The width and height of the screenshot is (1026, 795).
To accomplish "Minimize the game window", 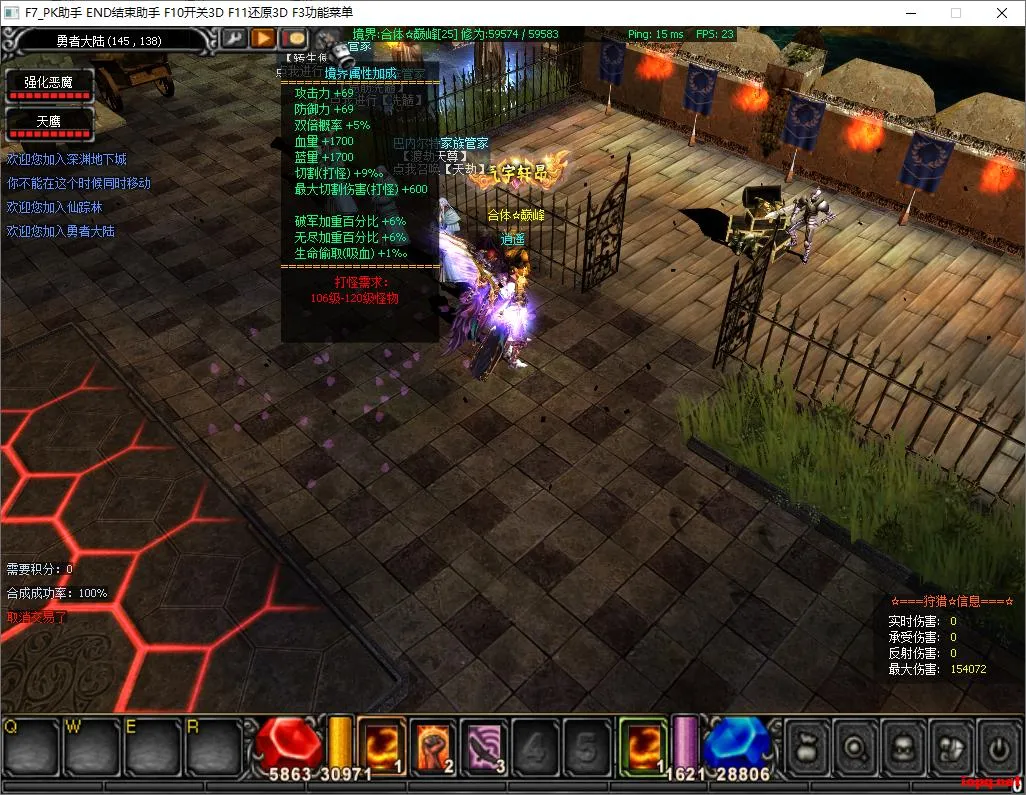I will click(x=910, y=13).
